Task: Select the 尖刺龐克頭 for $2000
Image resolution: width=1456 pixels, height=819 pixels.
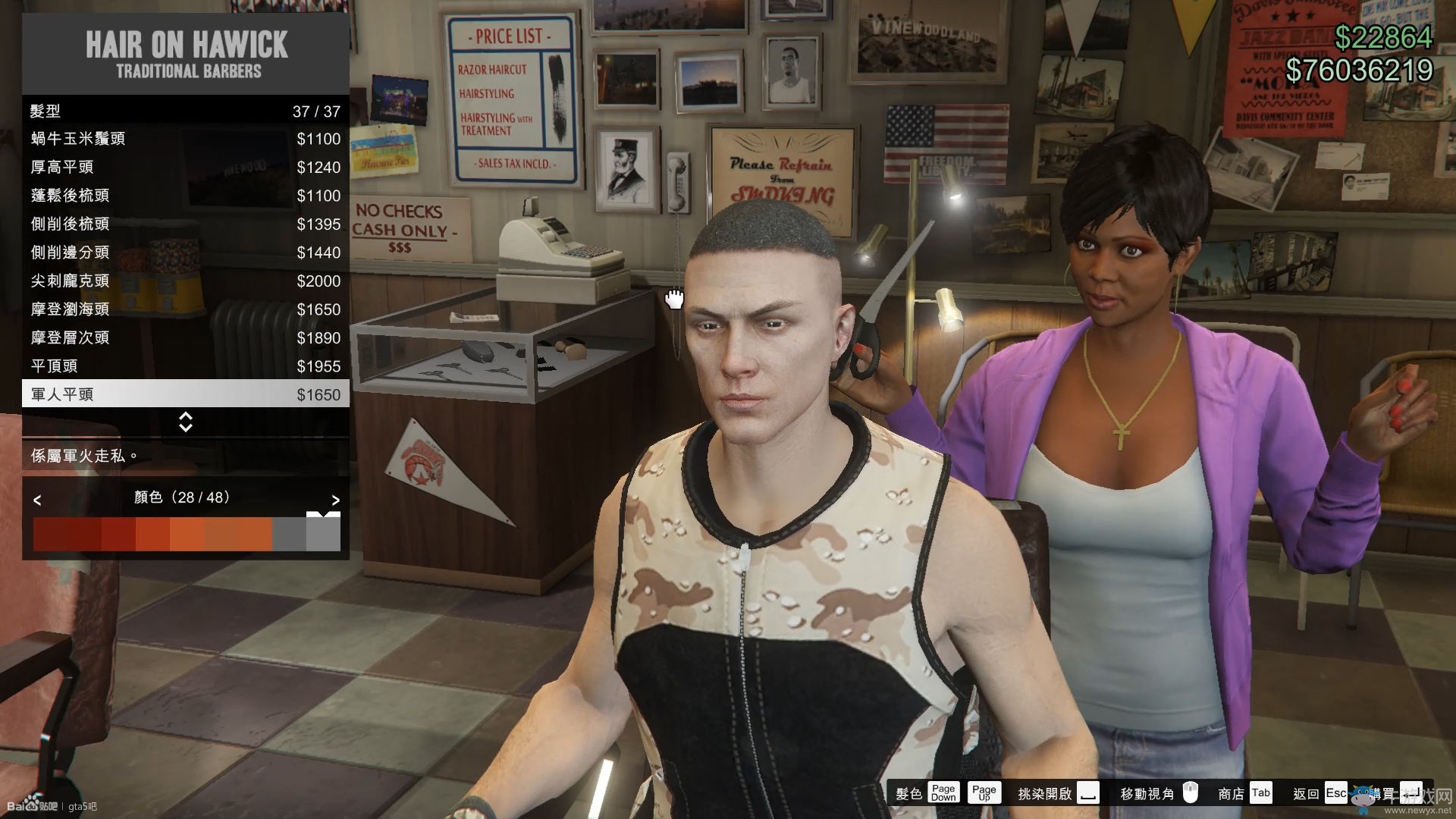Action: [x=185, y=281]
